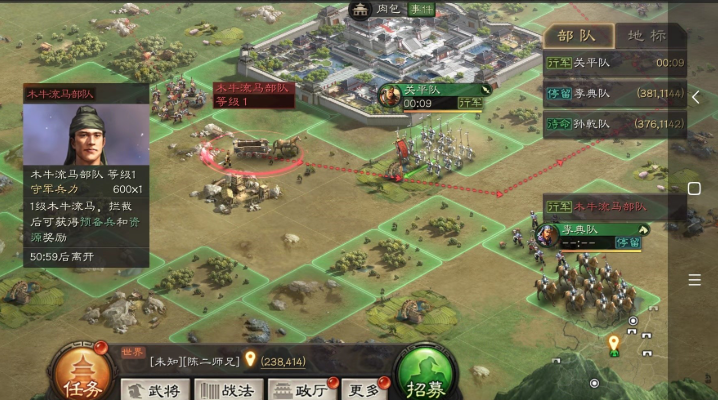718x400 pixels.
Task: Open the world chat message bar
Action: [x=240, y=361]
